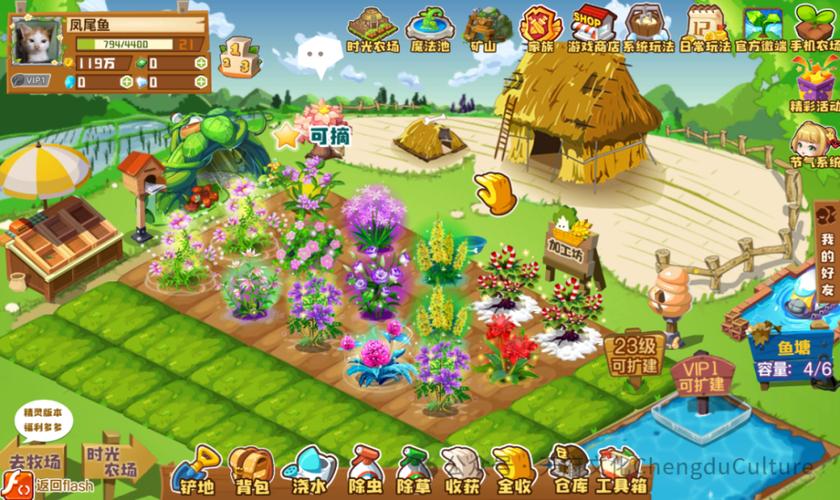The height and width of the screenshot is (500, 840).
Task: Show the 我的好友 friends panel
Action: [x=826, y=265]
